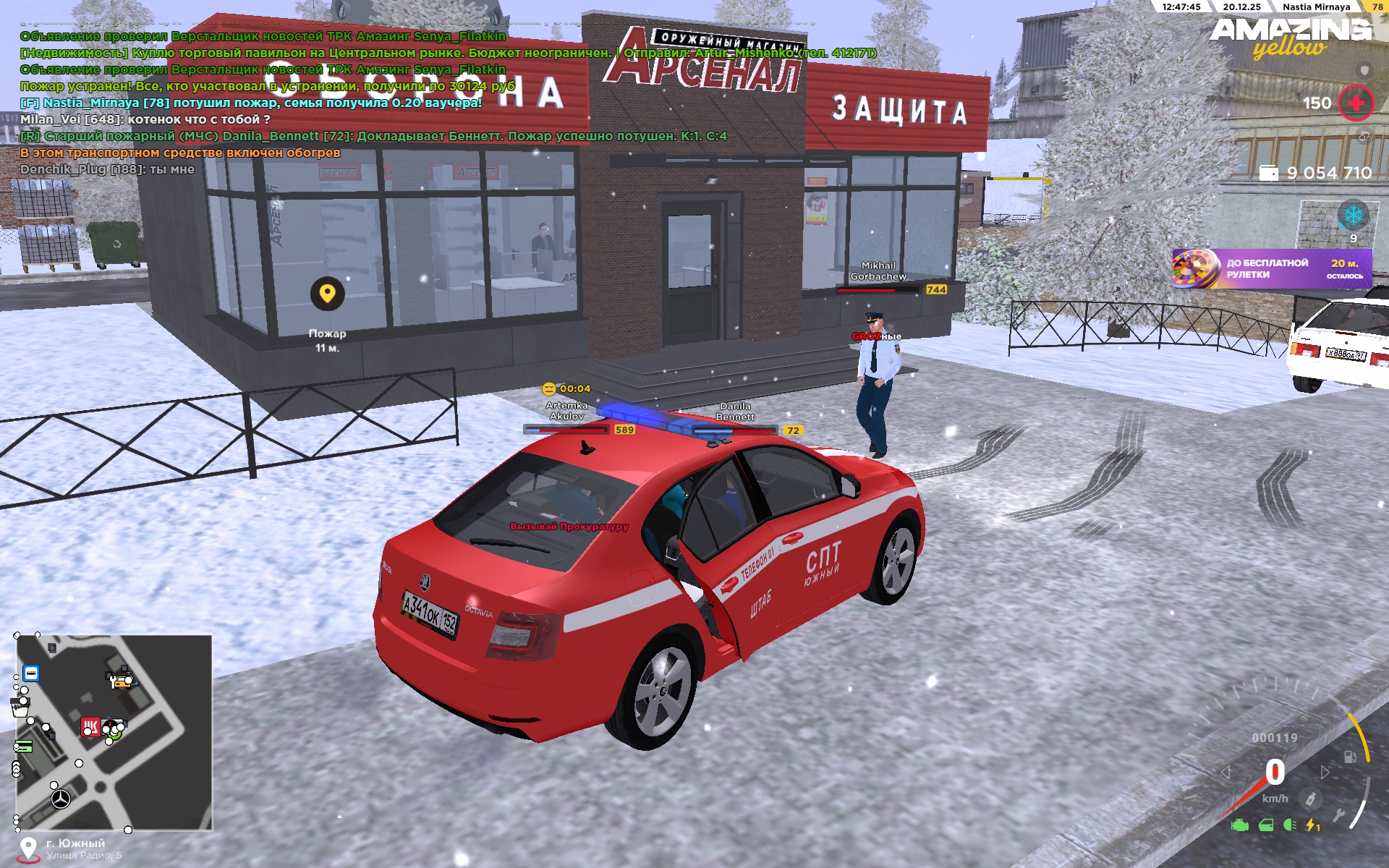This screenshot has width=1389, height=868.
Task: Select the Lukoil gas station map marker
Action: point(90,726)
